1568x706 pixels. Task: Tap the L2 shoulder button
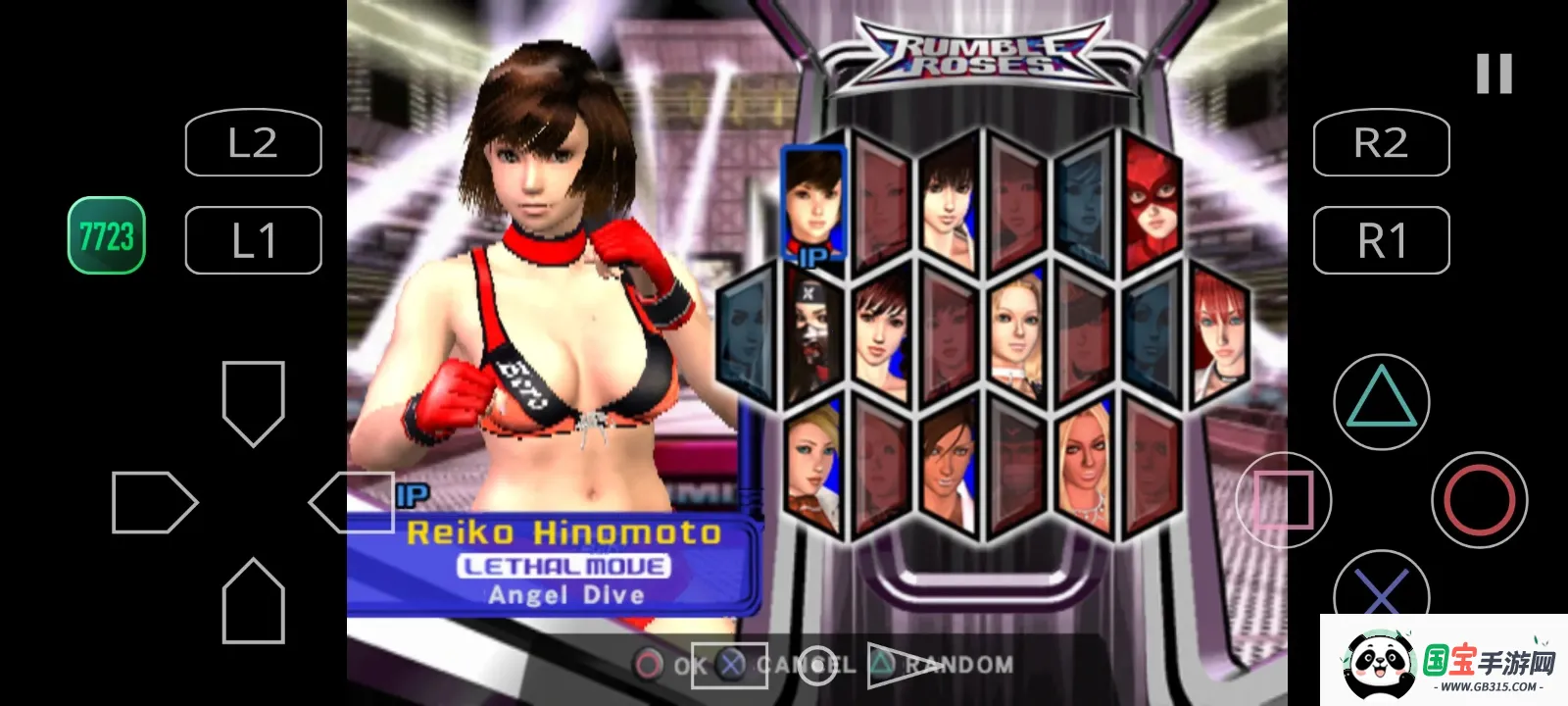(254, 143)
